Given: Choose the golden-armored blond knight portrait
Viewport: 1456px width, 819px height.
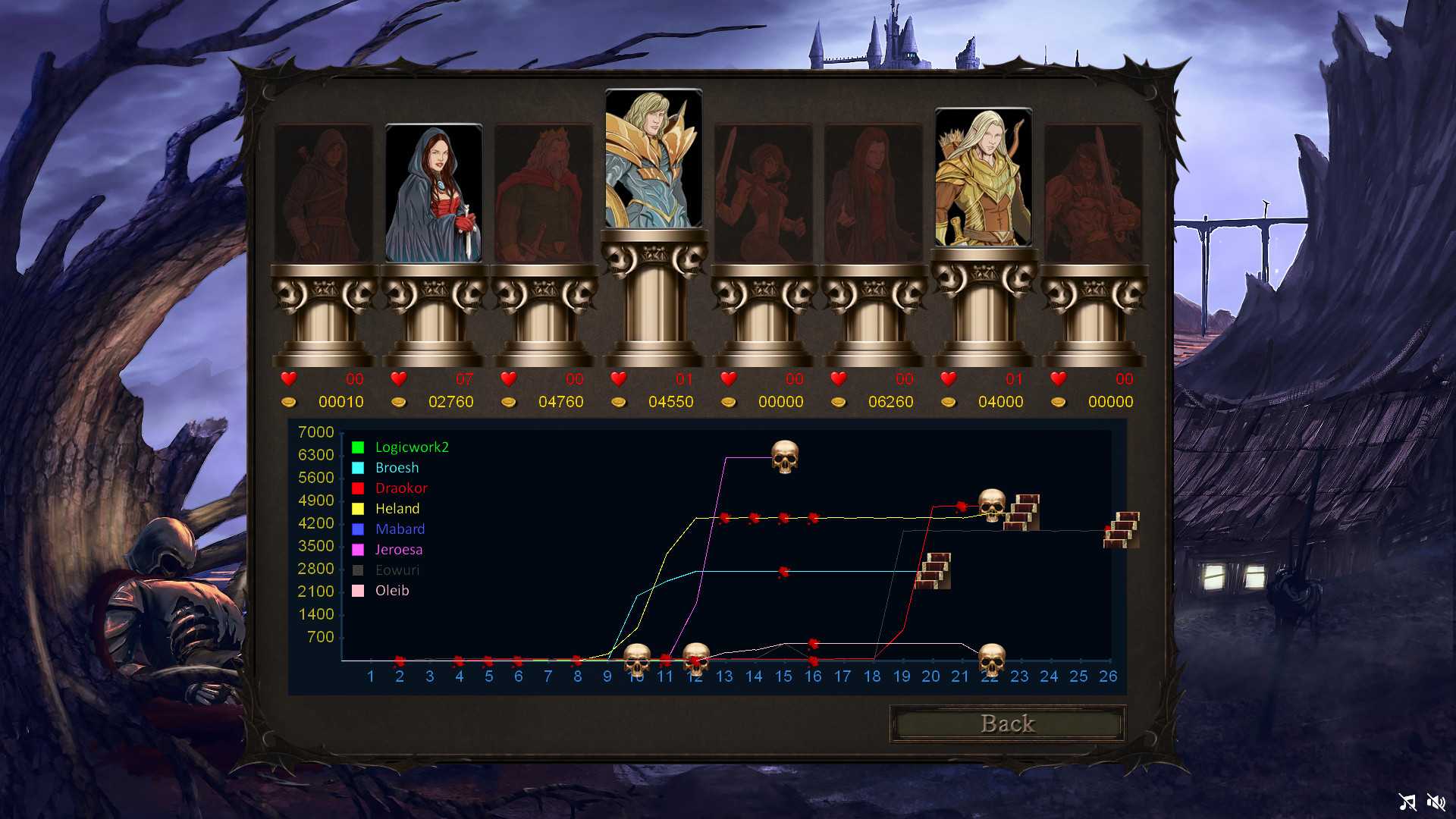Looking at the screenshot, I should point(654,159).
